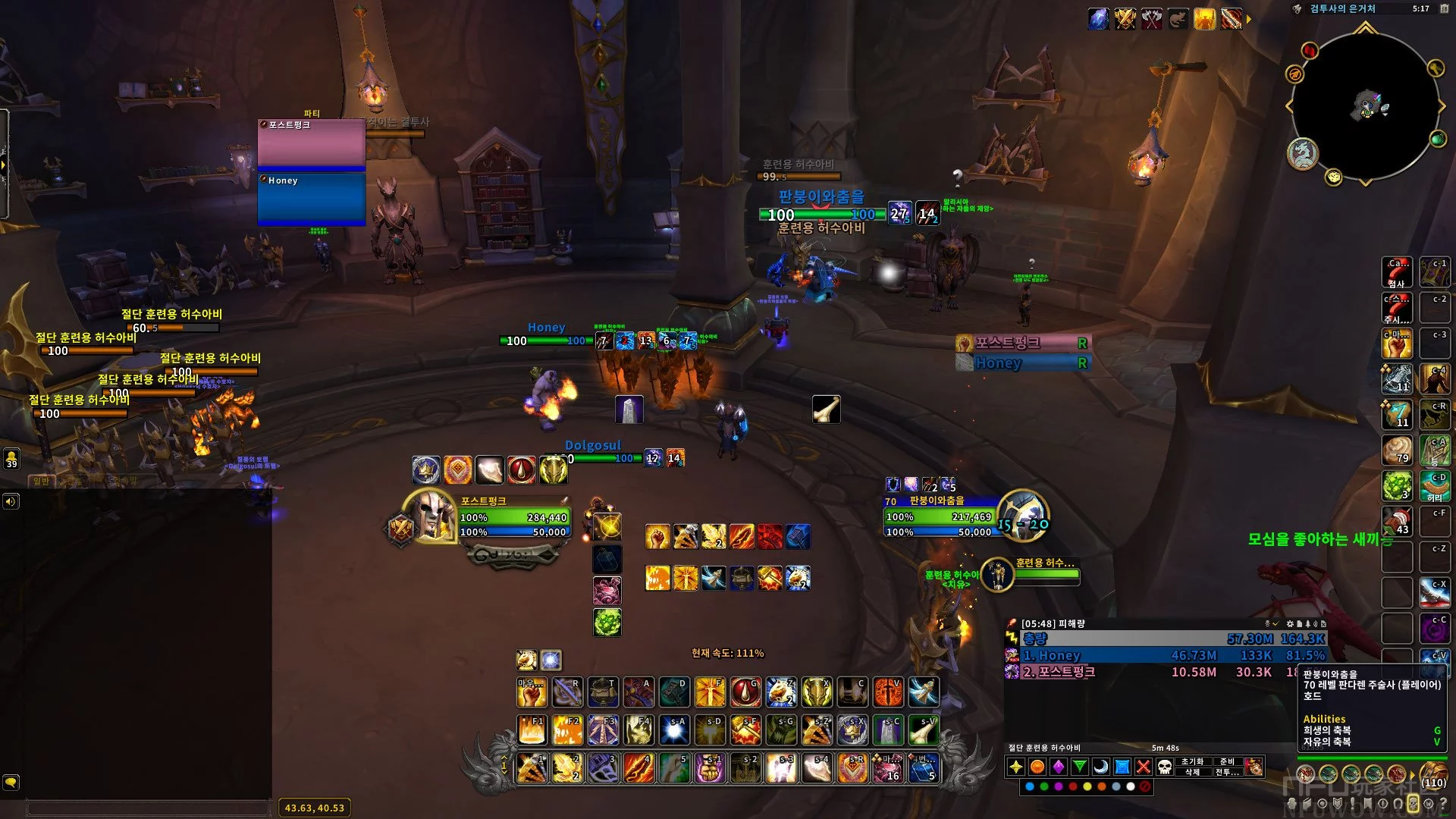Viewport: 1456px width, 819px height.
Task: Open the circular minimap
Action: 1365,106
